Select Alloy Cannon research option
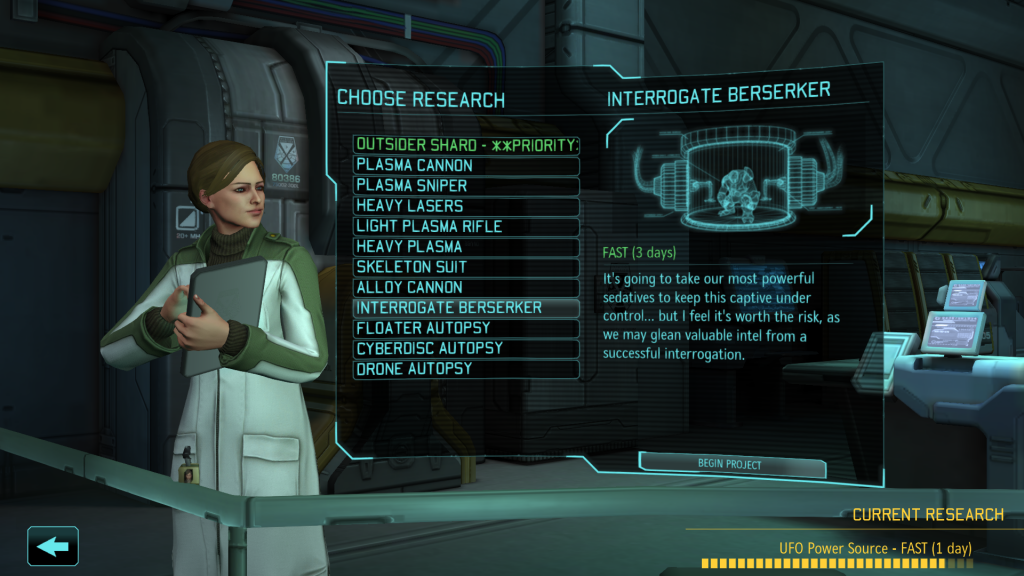The height and width of the screenshot is (576, 1024). click(x=466, y=288)
